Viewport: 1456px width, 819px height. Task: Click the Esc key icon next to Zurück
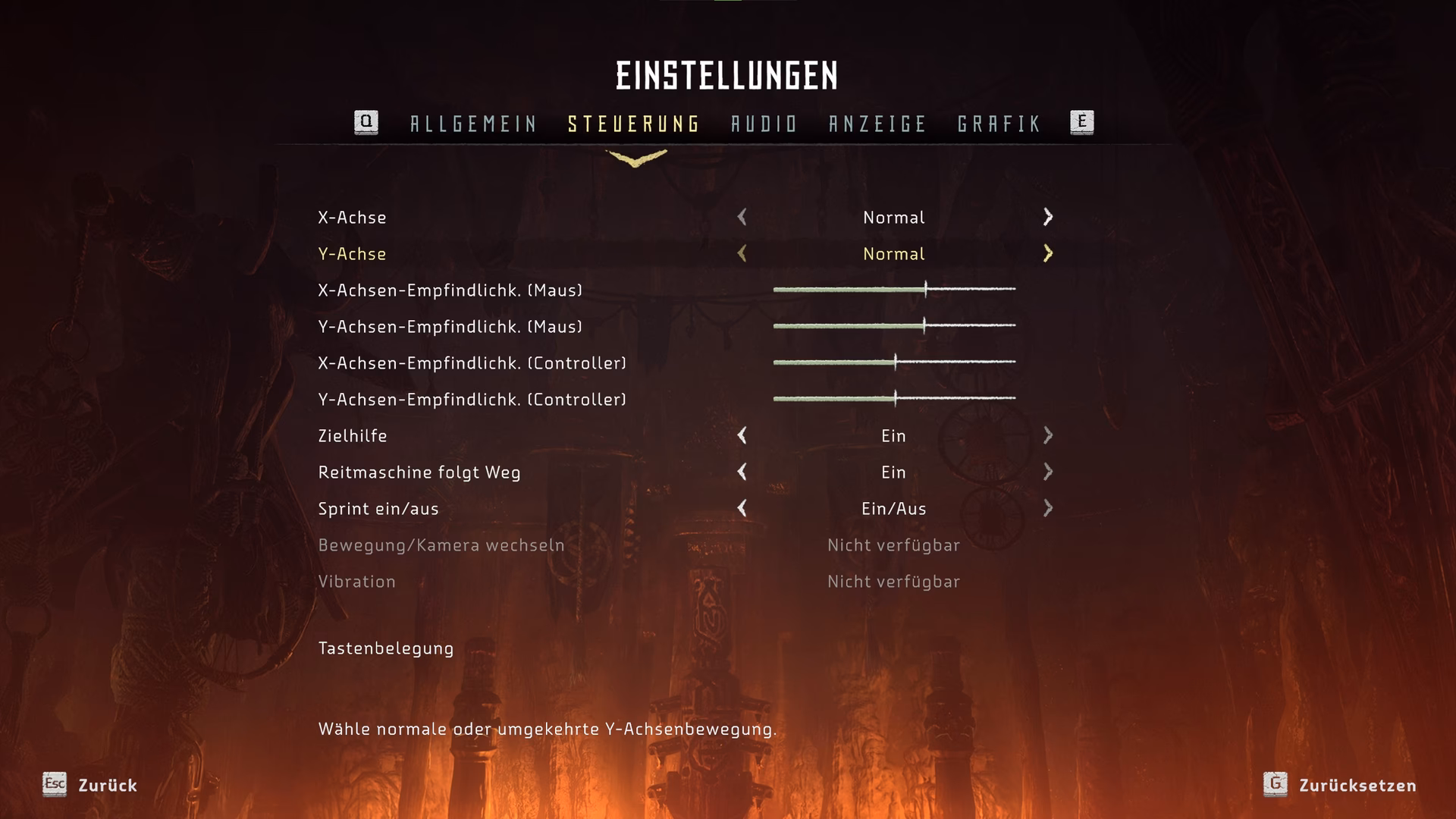pyautogui.click(x=54, y=786)
